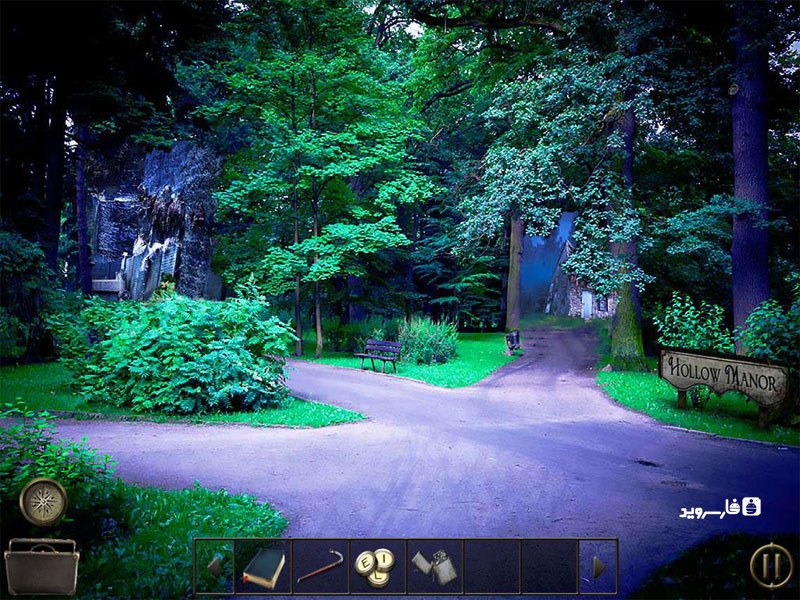Image resolution: width=800 pixels, height=600 pixels.
Task: Pick the crowbar from the inventory
Action: pos(320,567)
